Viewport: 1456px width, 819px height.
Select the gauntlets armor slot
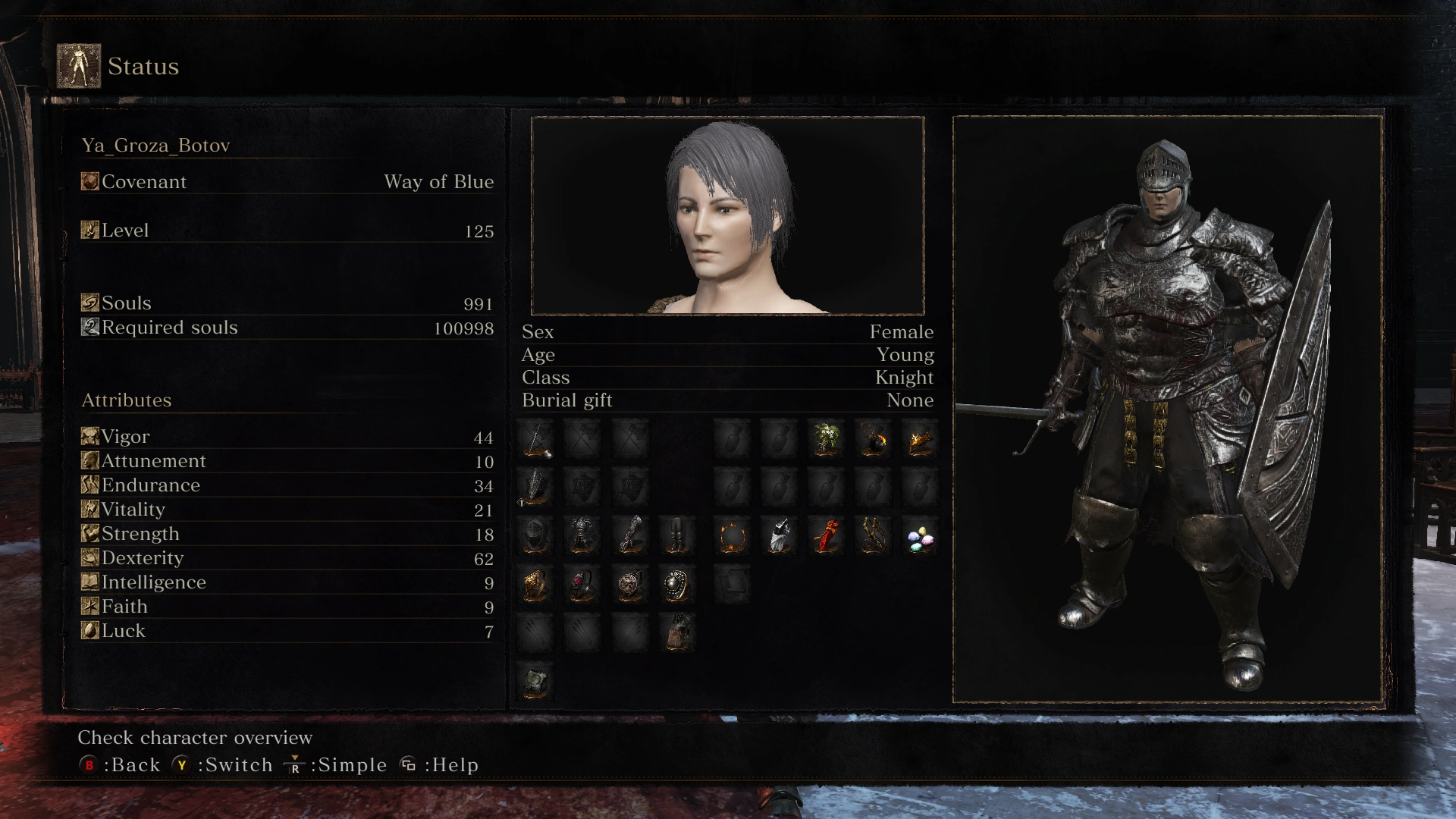click(x=630, y=536)
